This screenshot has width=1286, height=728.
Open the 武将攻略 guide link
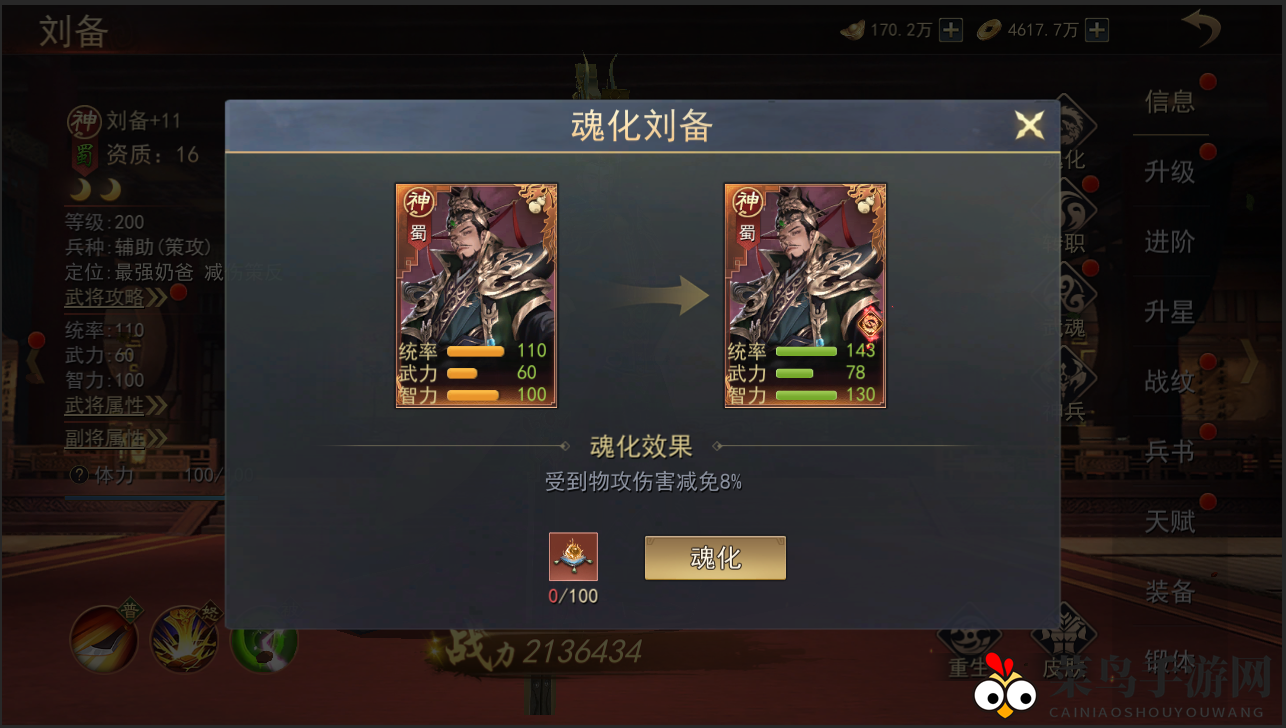point(104,296)
